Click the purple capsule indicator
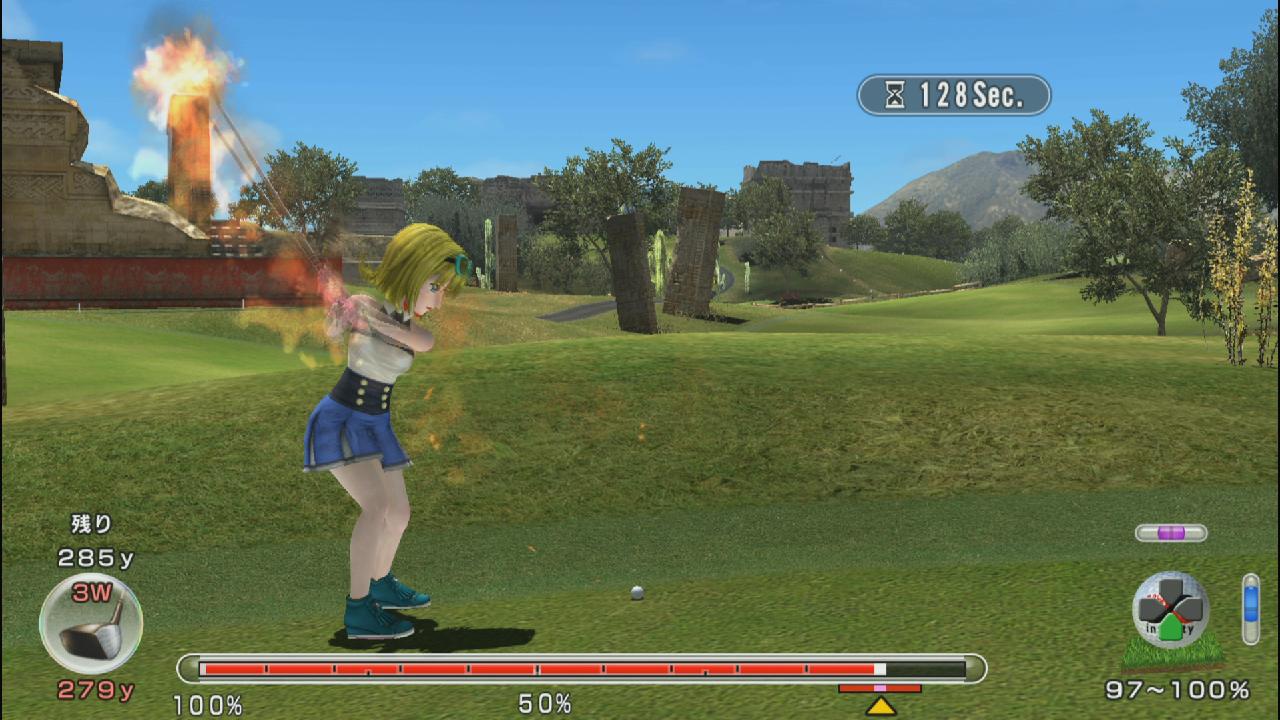 1171,533
